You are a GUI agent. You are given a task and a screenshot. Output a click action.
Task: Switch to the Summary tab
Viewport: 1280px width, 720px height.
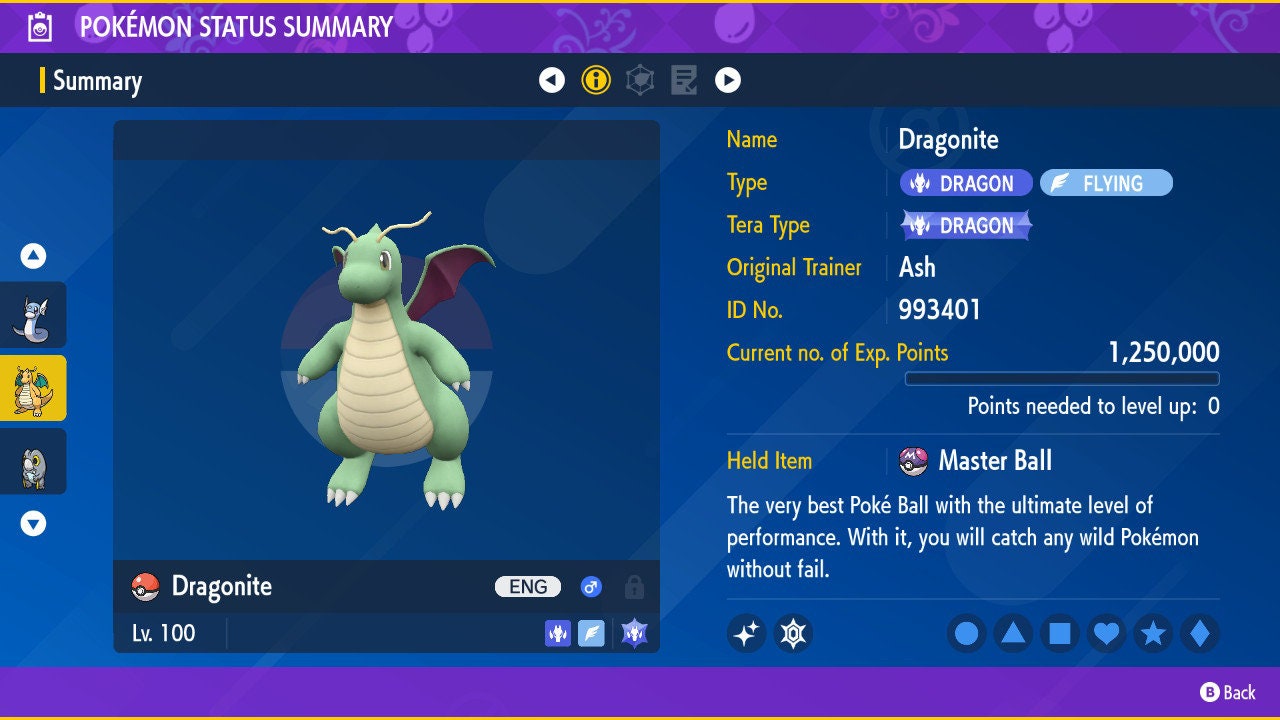click(97, 81)
